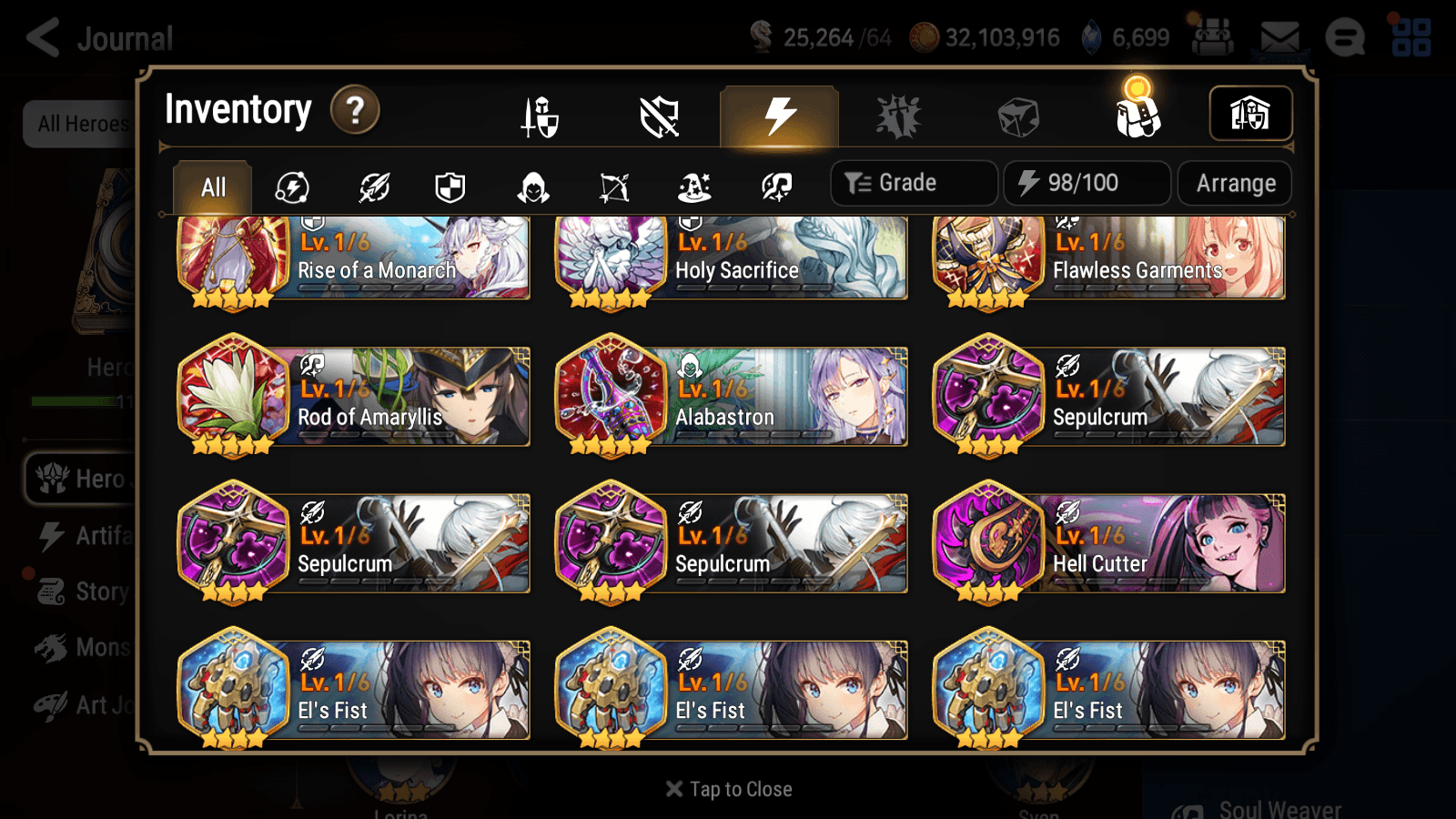Go back using the Journal arrow
Viewport: 1456px width, 819px height.
[45, 38]
